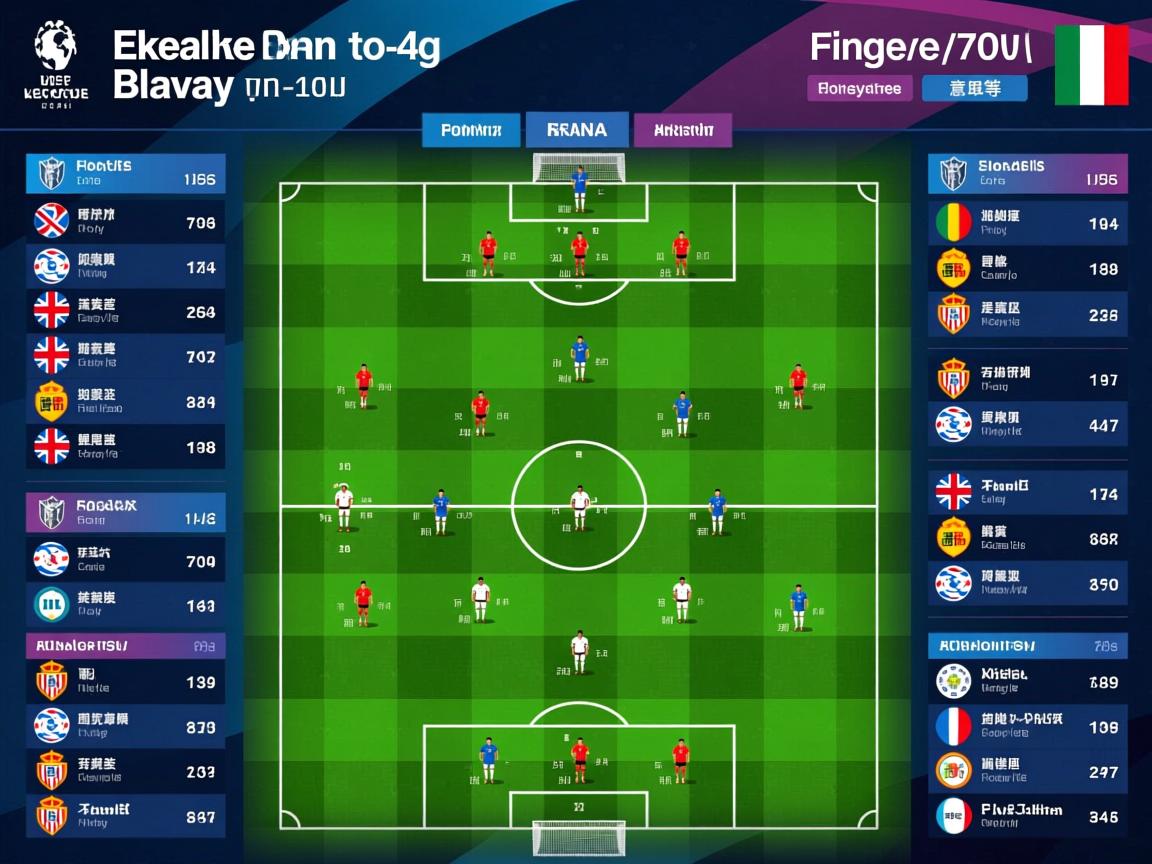Choose the right list row scoring 238

[x=1027, y=314]
